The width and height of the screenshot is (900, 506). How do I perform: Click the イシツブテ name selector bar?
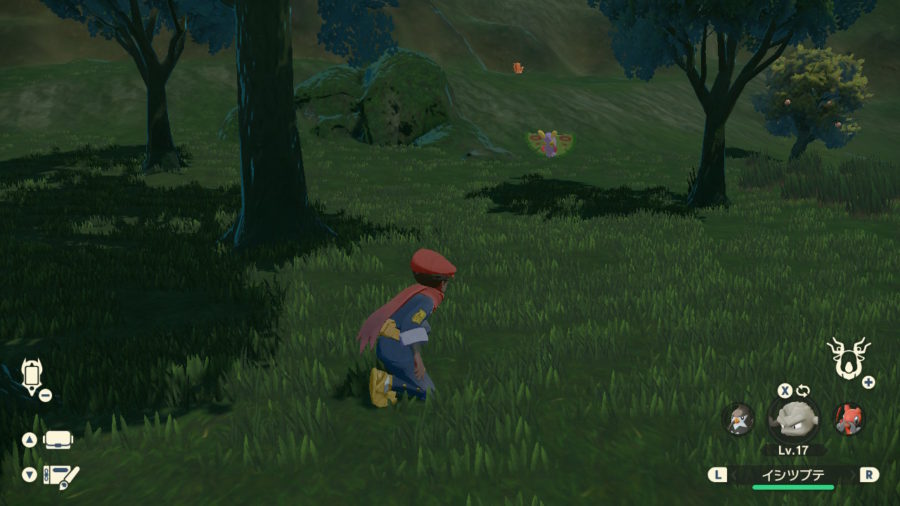(x=793, y=474)
